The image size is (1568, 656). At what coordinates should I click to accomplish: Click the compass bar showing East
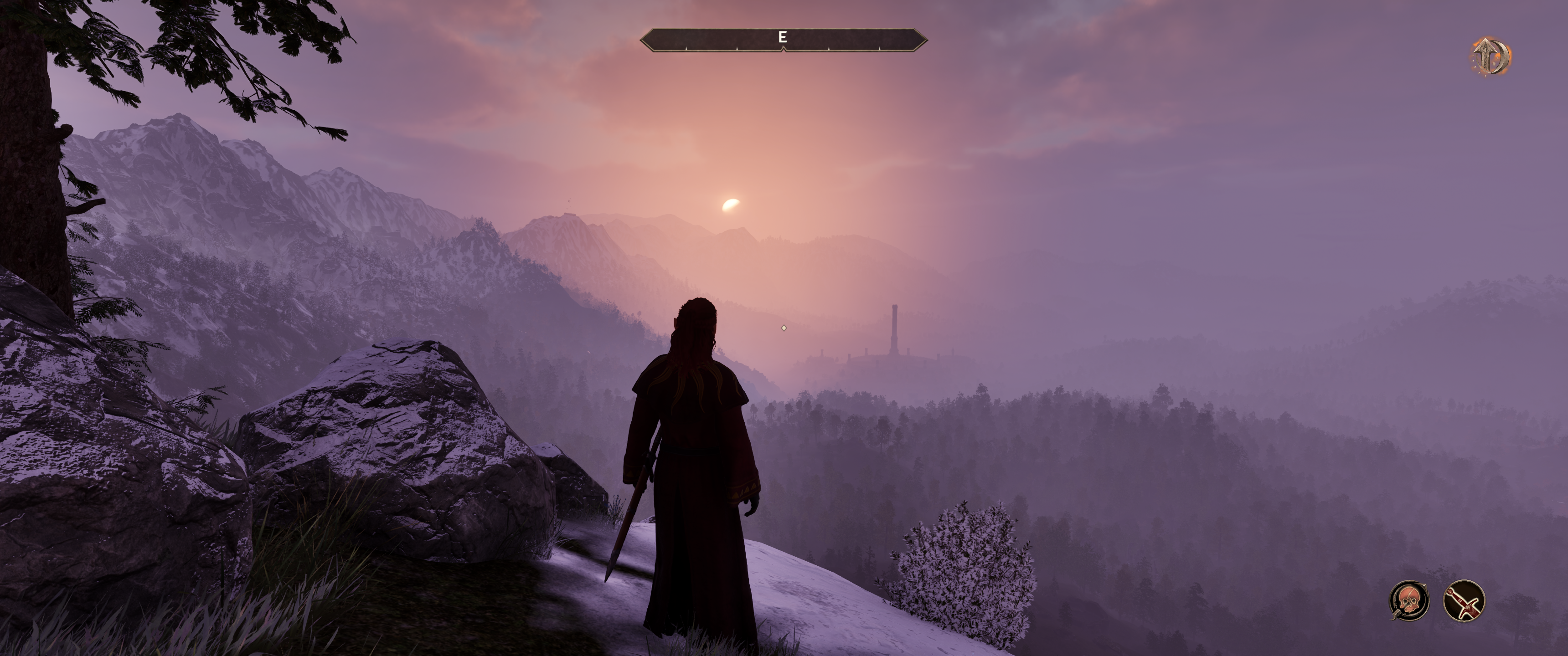tap(784, 40)
